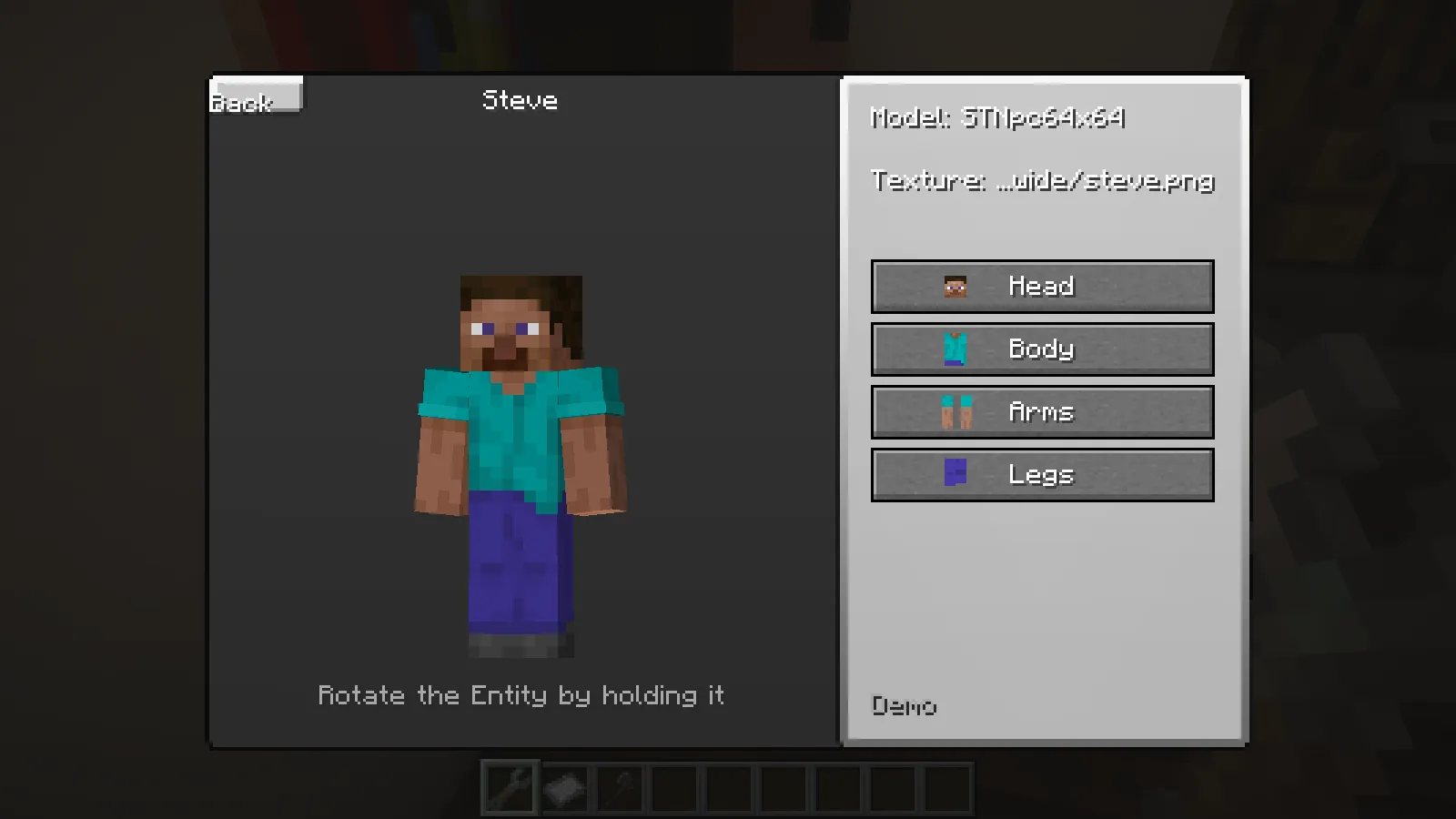
Task: Open the Legs editing options
Action: click(1042, 473)
